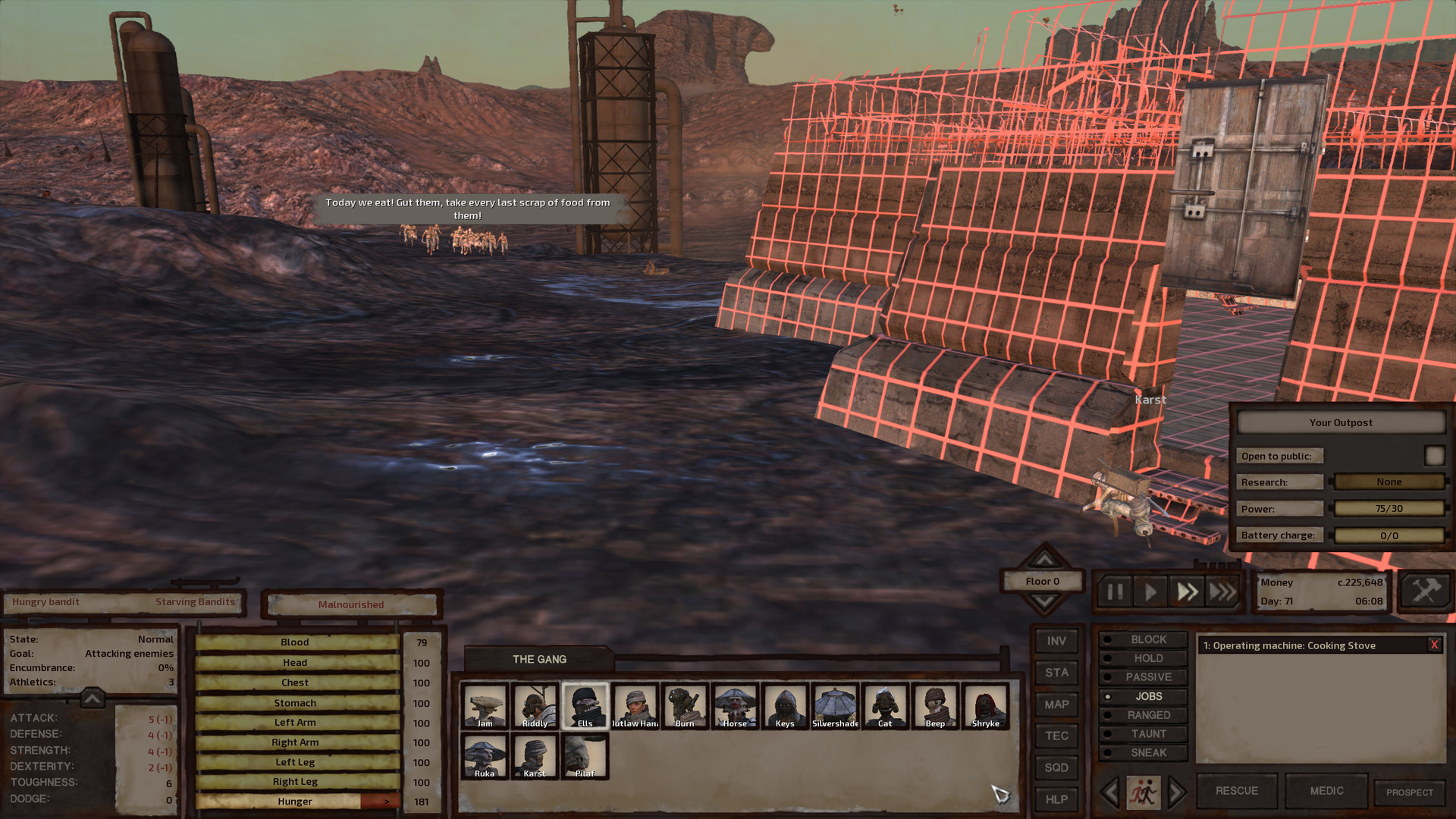Click the Hunger bar

click(x=294, y=801)
